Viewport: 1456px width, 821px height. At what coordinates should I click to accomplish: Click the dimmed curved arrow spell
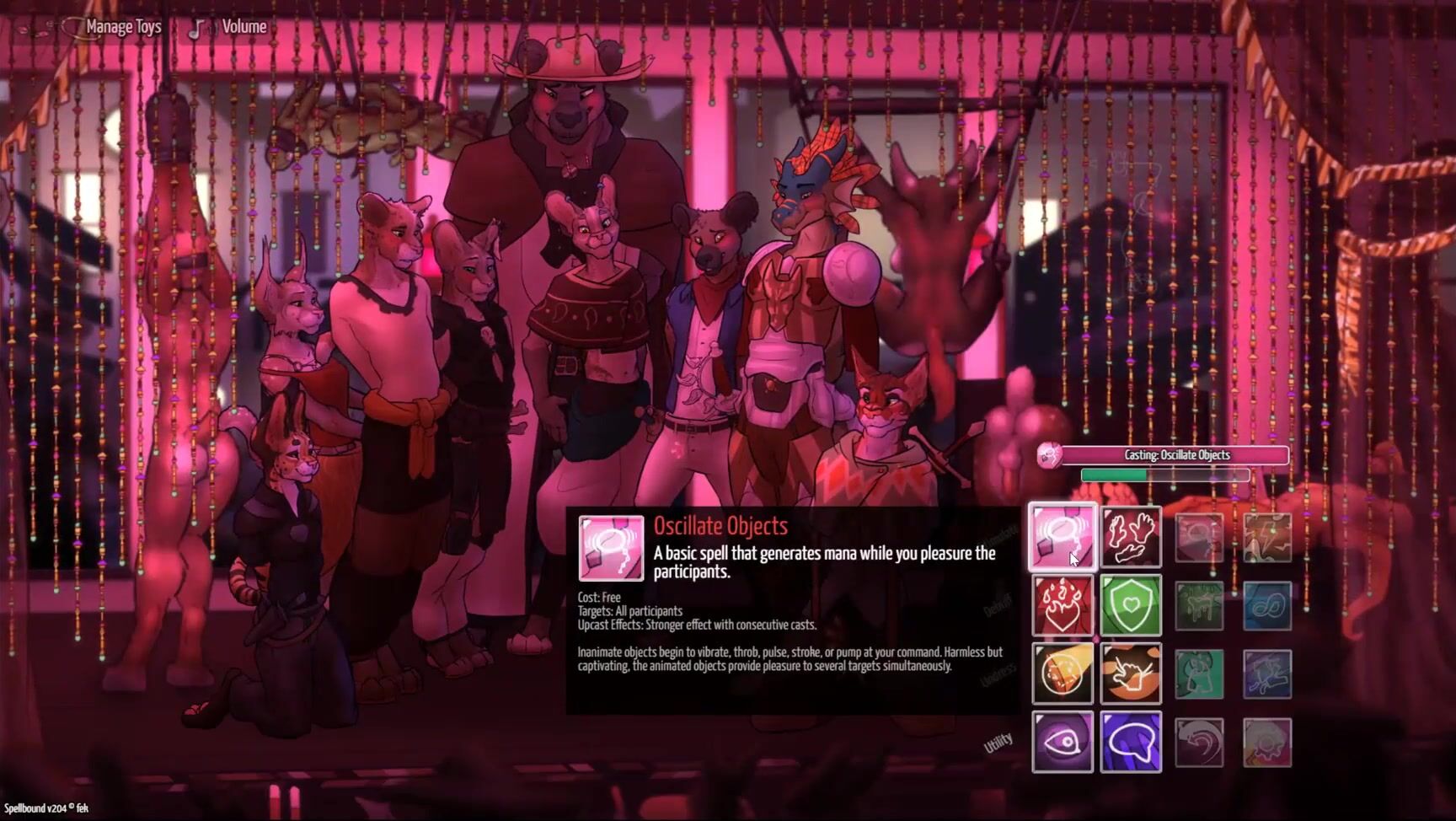(1199, 742)
